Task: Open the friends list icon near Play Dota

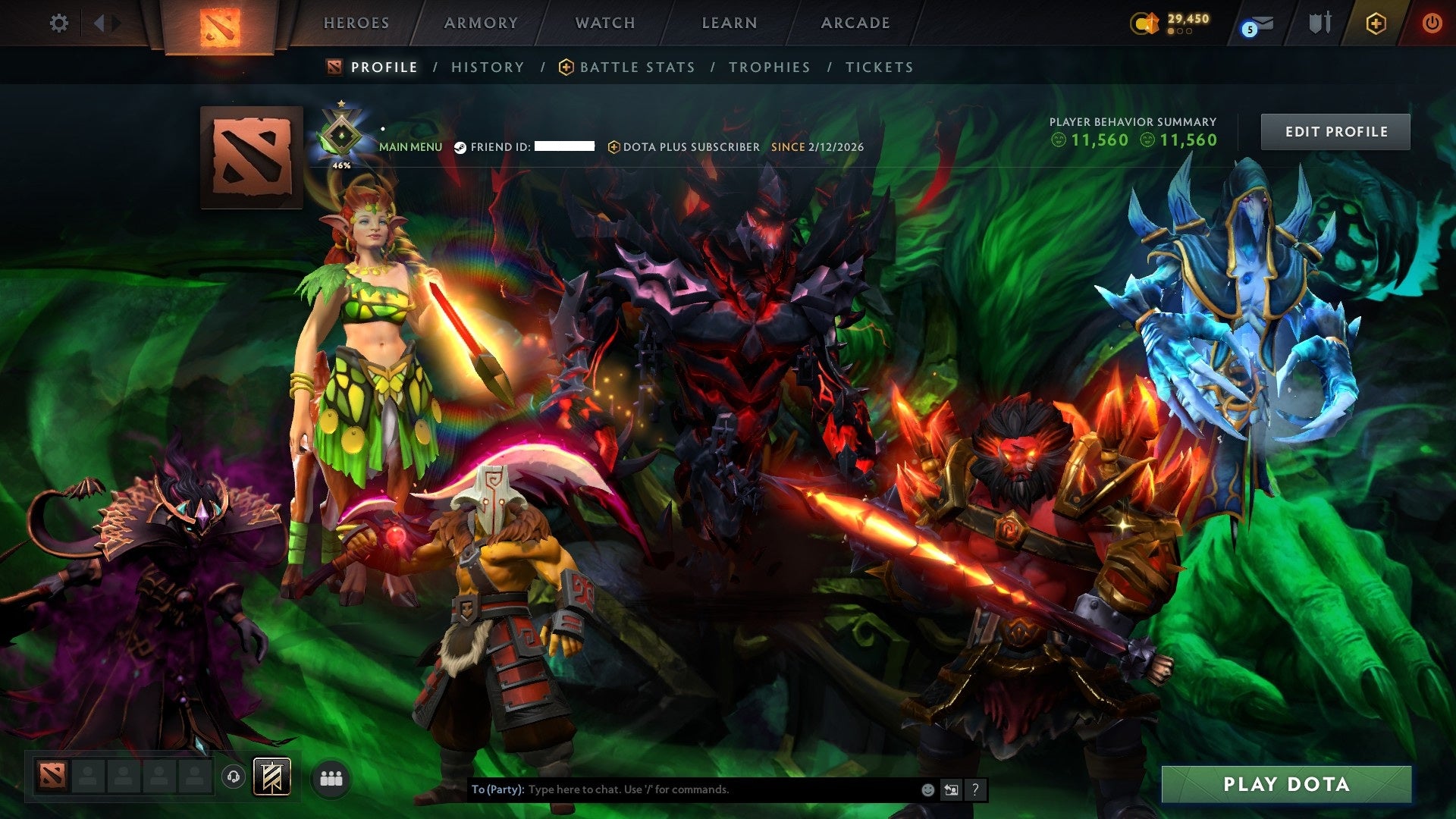Action: click(x=331, y=778)
